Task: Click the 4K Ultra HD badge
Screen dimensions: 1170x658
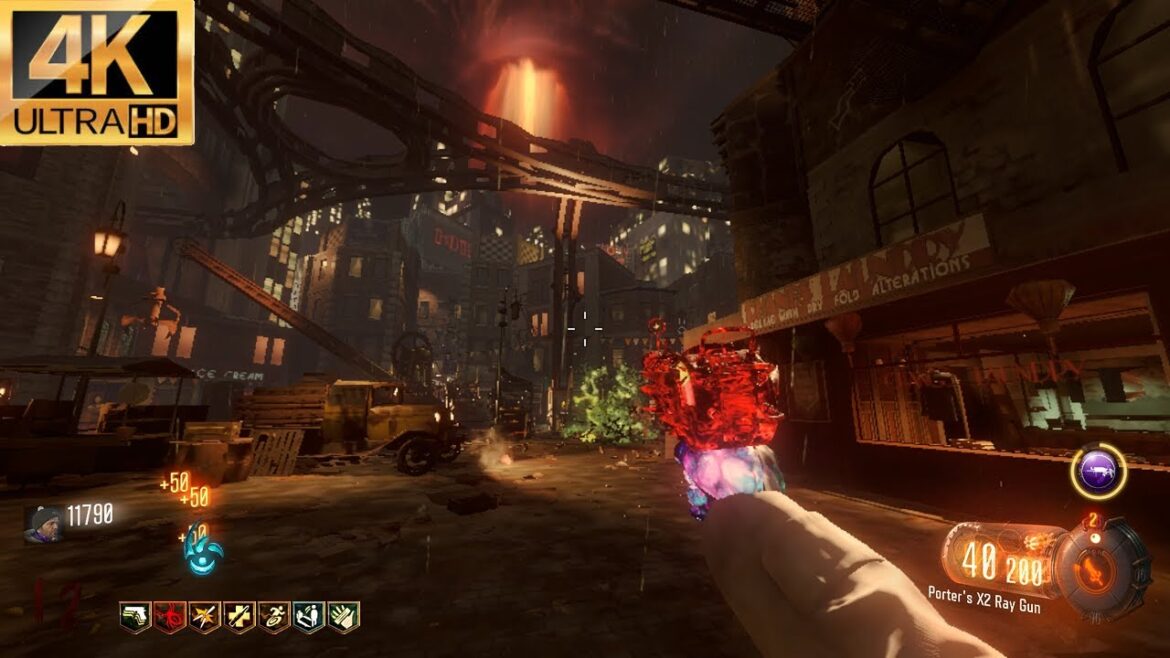Action: (97, 70)
